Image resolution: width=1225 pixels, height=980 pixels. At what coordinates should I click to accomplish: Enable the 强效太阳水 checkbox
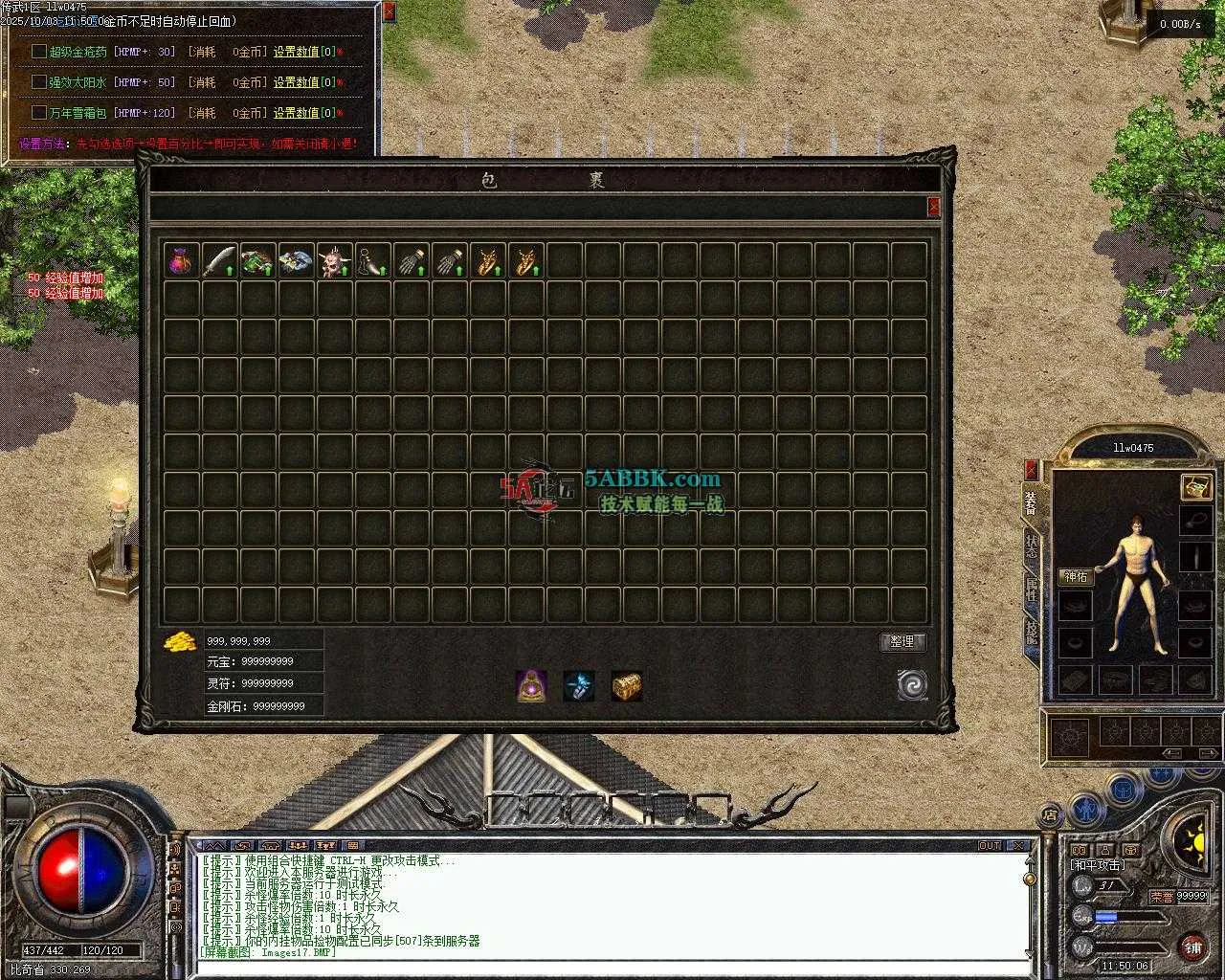[x=39, y=82]
